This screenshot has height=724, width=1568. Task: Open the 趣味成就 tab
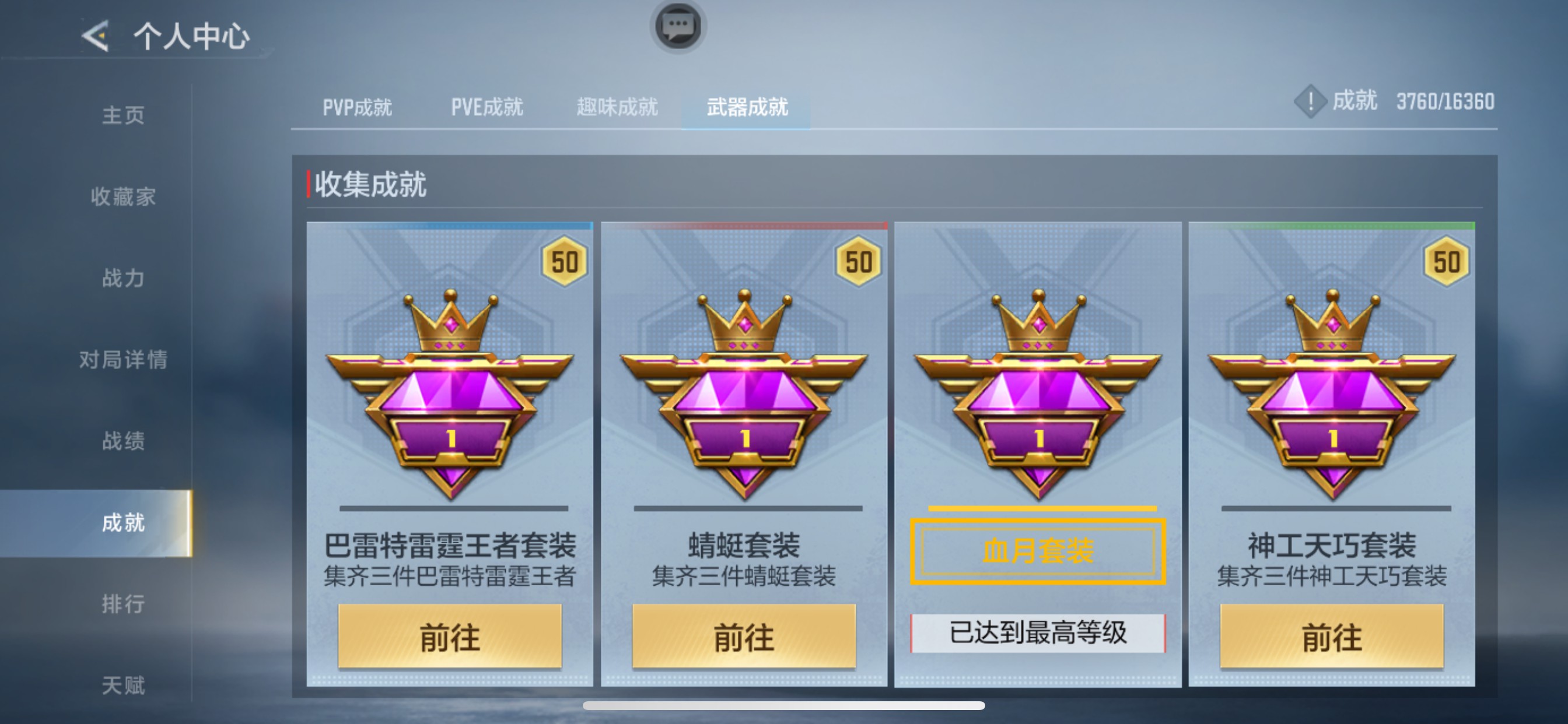617,107
